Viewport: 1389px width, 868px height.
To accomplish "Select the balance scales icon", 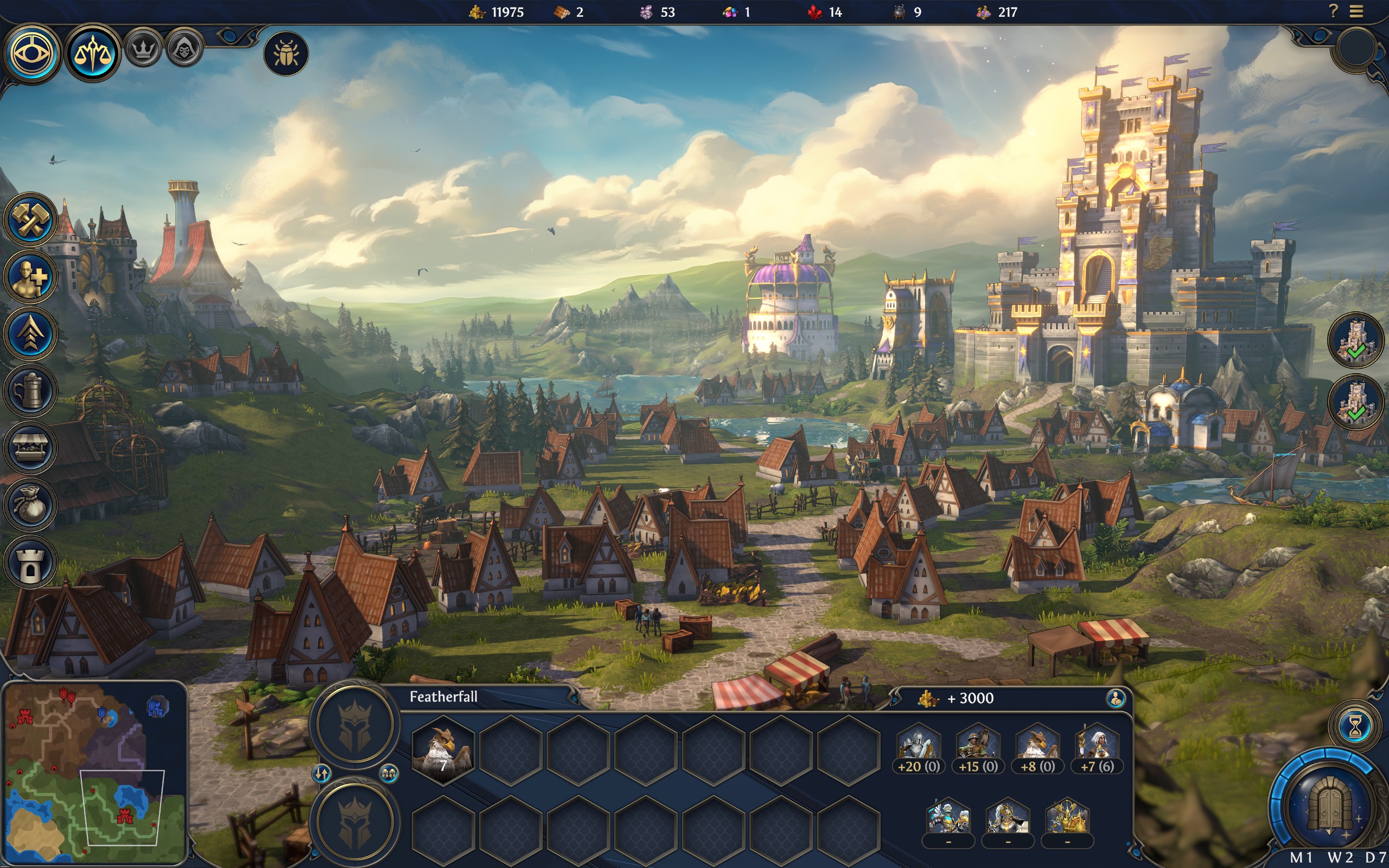I will 92,54.
